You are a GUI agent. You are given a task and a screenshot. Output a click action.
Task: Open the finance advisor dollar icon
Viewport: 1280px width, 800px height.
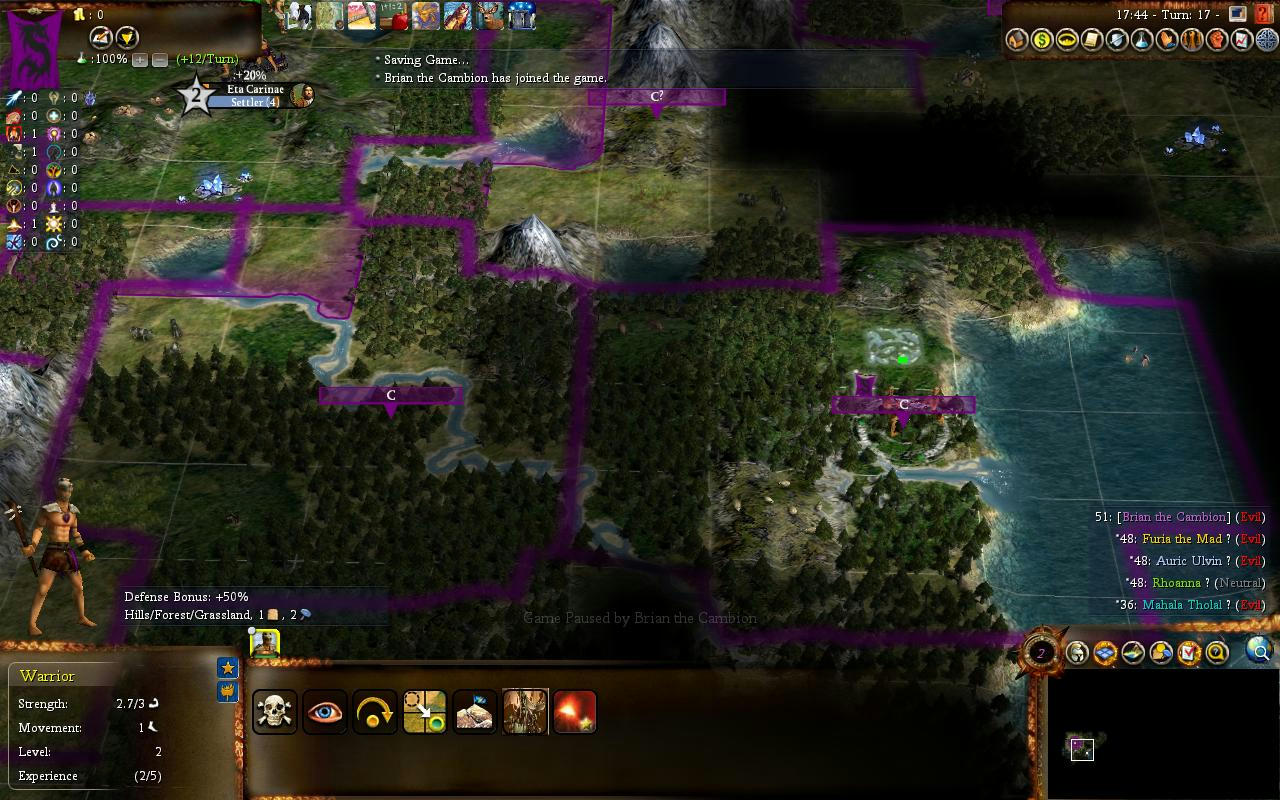click(1042, 40)
